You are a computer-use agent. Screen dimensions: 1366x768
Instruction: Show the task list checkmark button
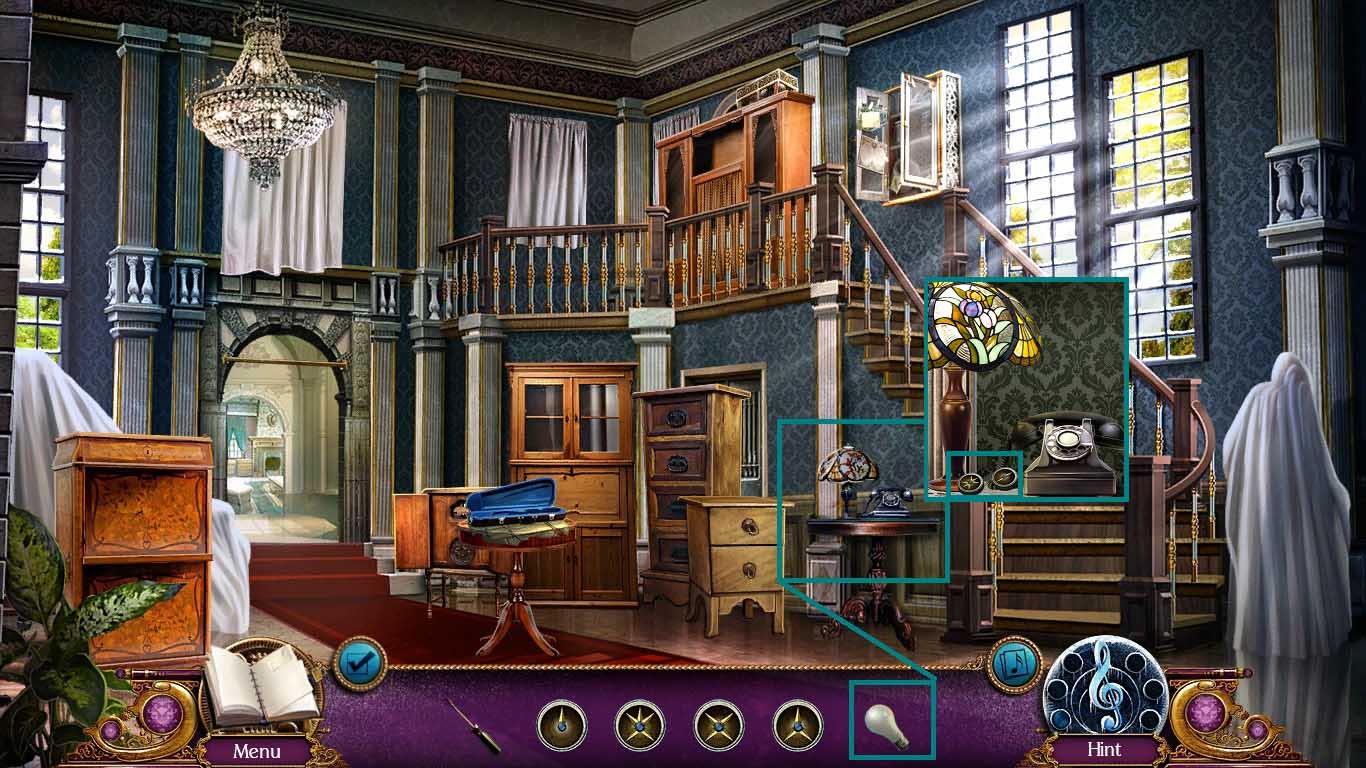click(x=359, y=662)
